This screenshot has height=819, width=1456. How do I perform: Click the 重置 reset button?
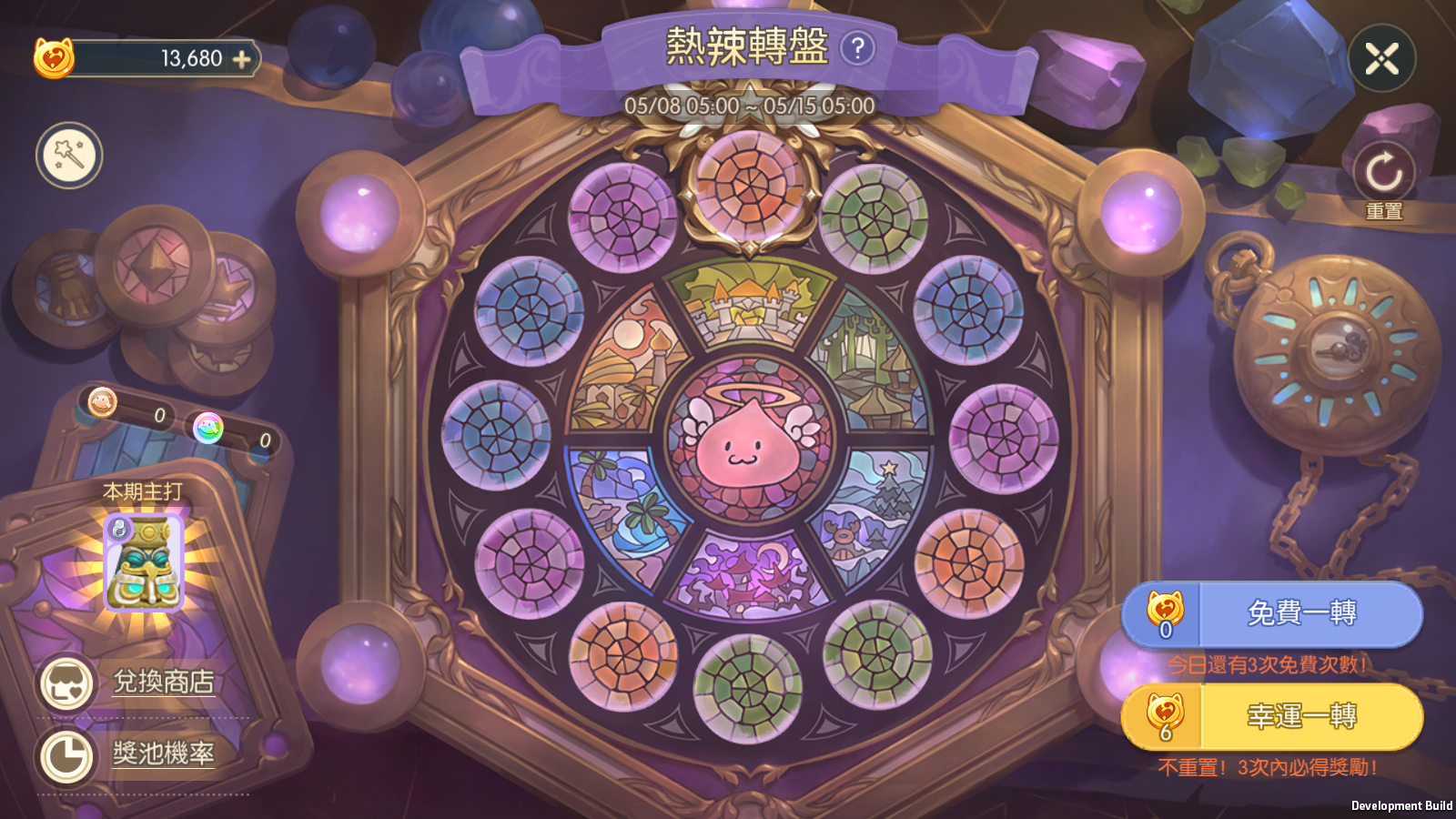pyautogui.click(x=1383, y=175)
